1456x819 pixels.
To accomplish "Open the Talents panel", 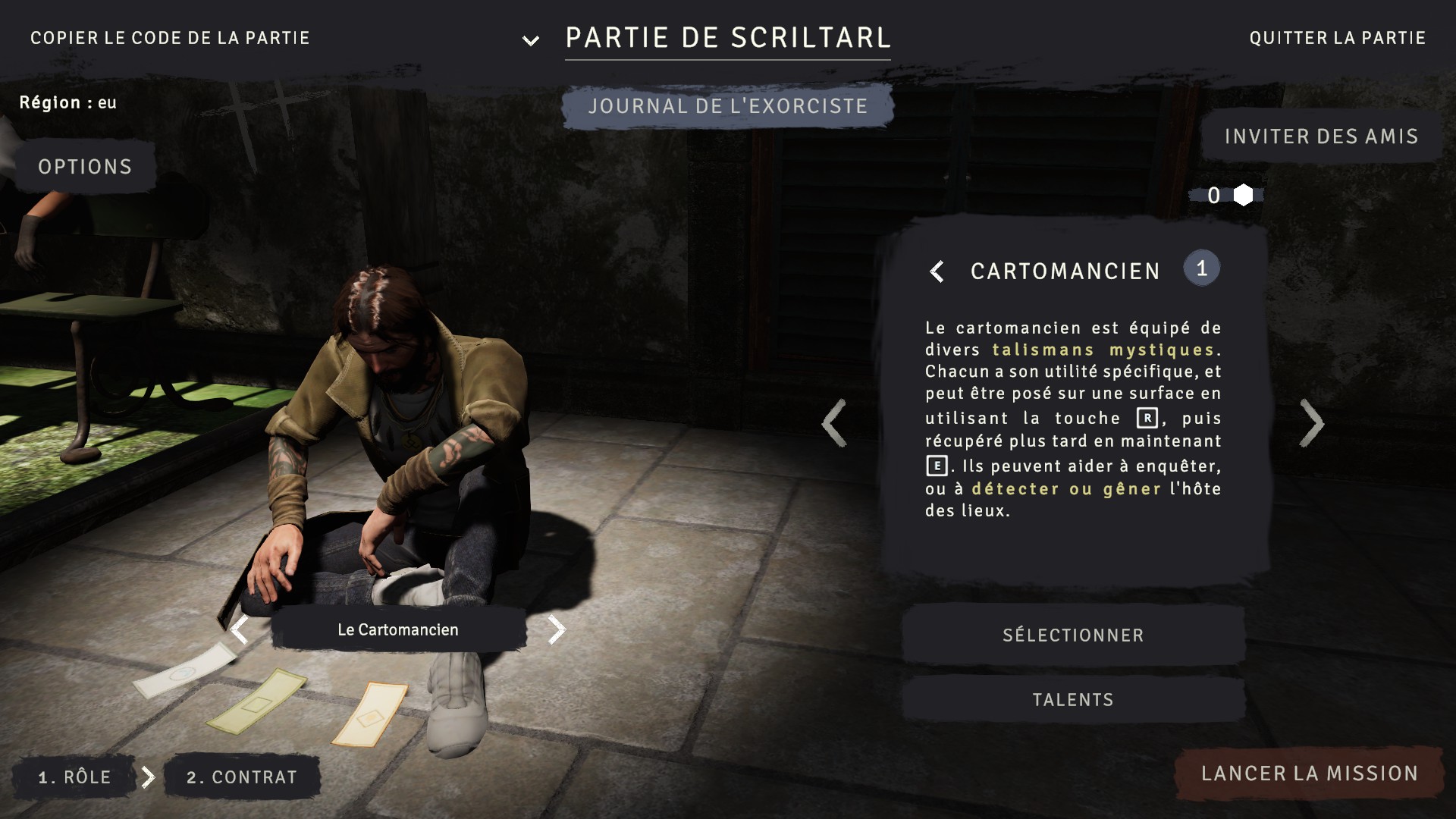I will (1073, 700).
